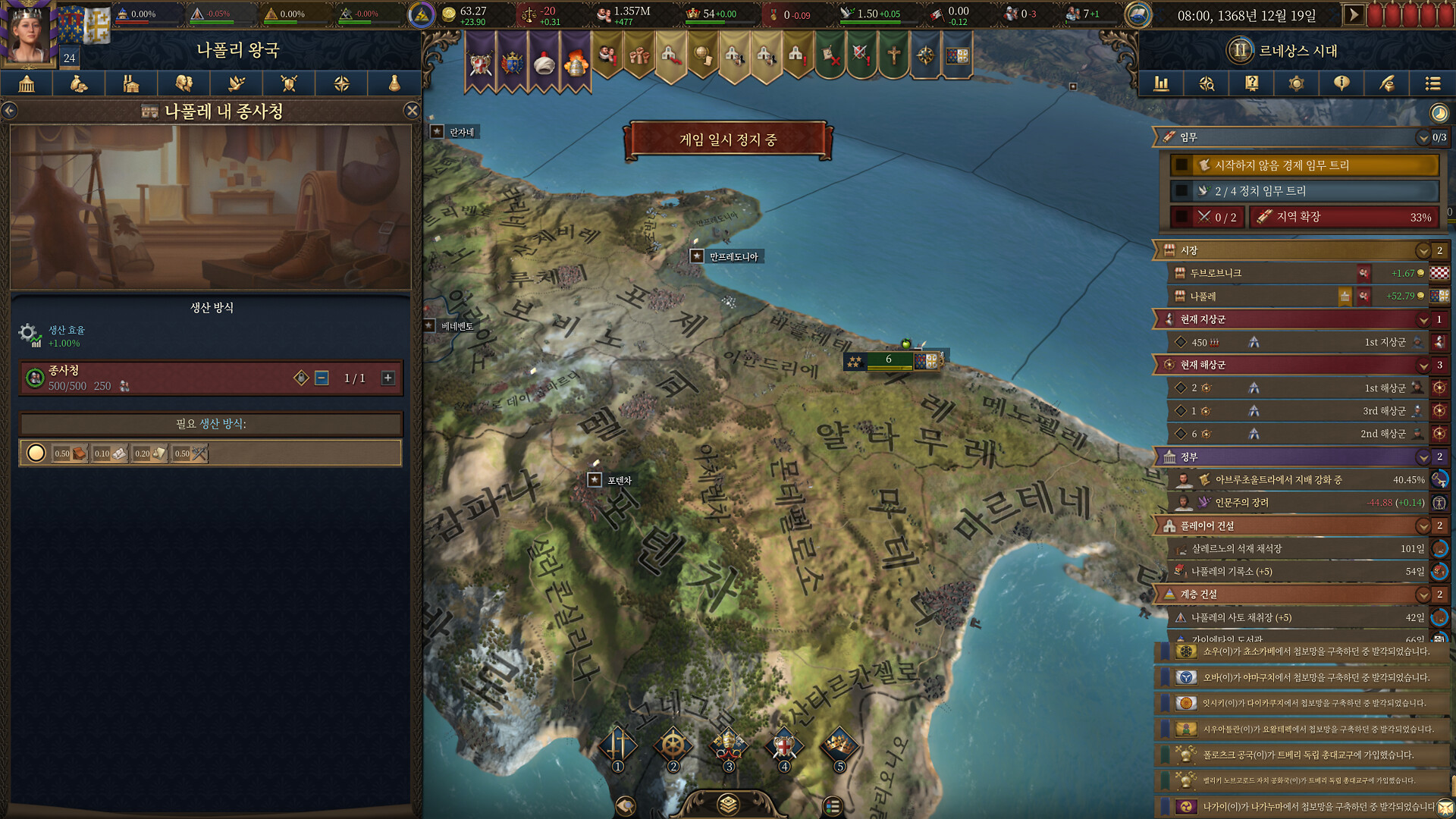
Task: Collapse the 임무 section
Action: click(1423, 137)
